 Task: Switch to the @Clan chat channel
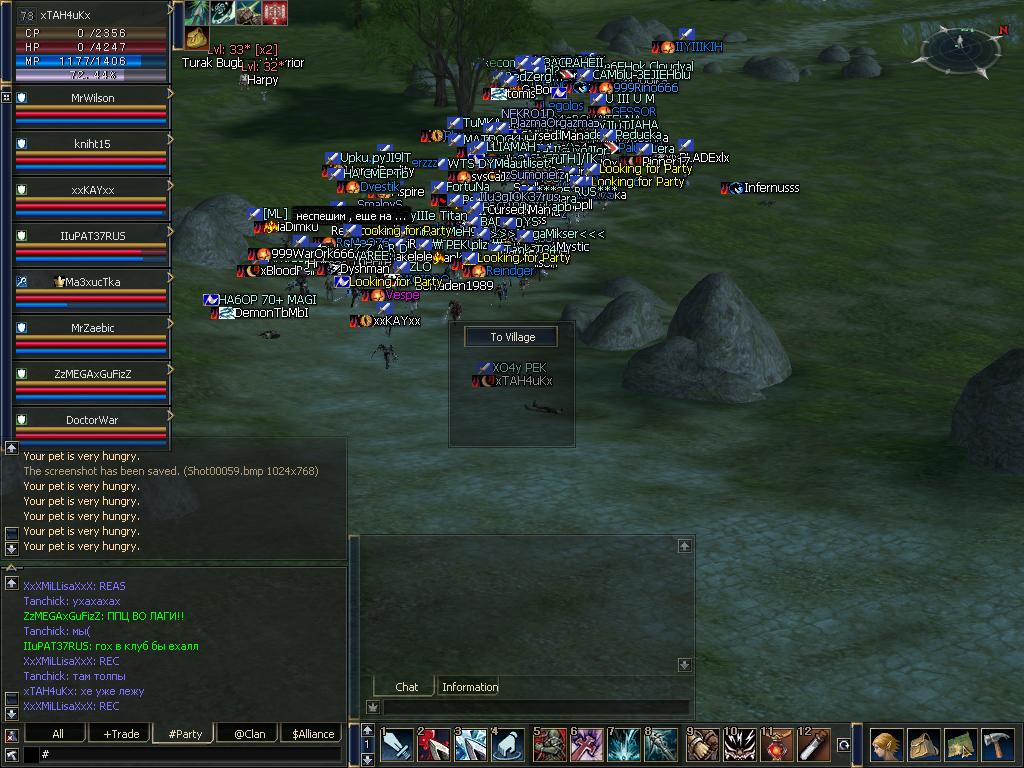coord(249,734)
